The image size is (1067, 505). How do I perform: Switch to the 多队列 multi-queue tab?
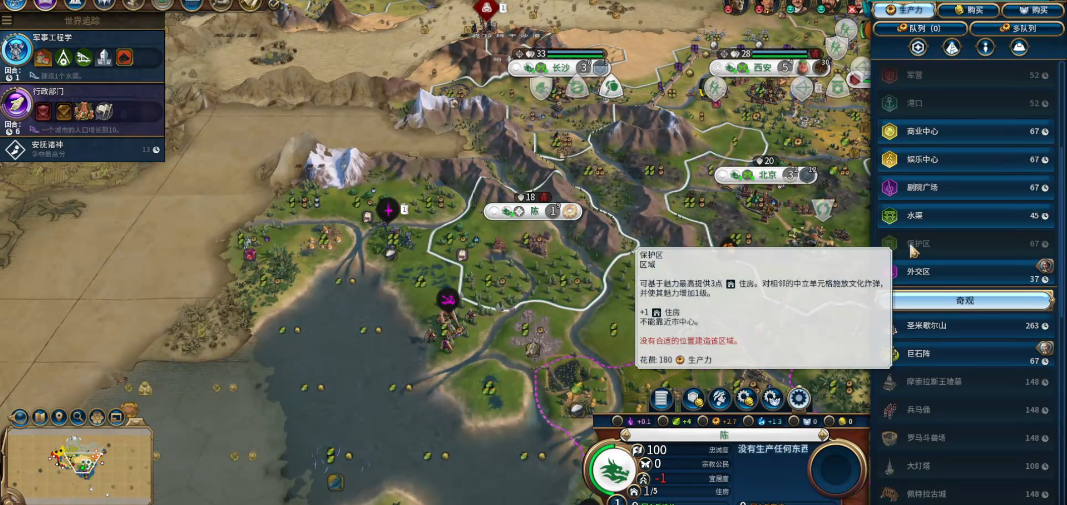(x=1016, y=28)
